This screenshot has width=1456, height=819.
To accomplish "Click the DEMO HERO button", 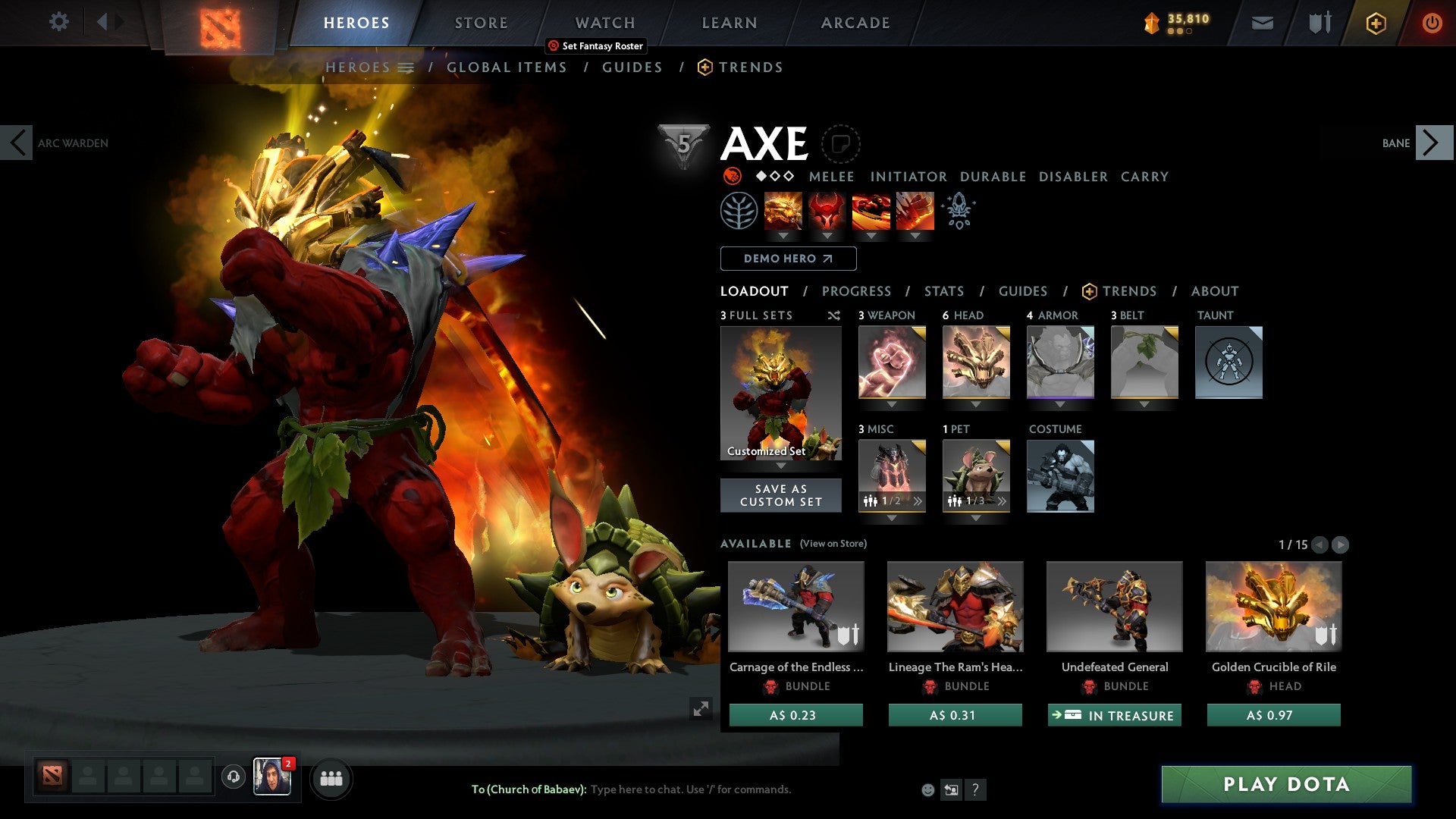I will point(787,259).
